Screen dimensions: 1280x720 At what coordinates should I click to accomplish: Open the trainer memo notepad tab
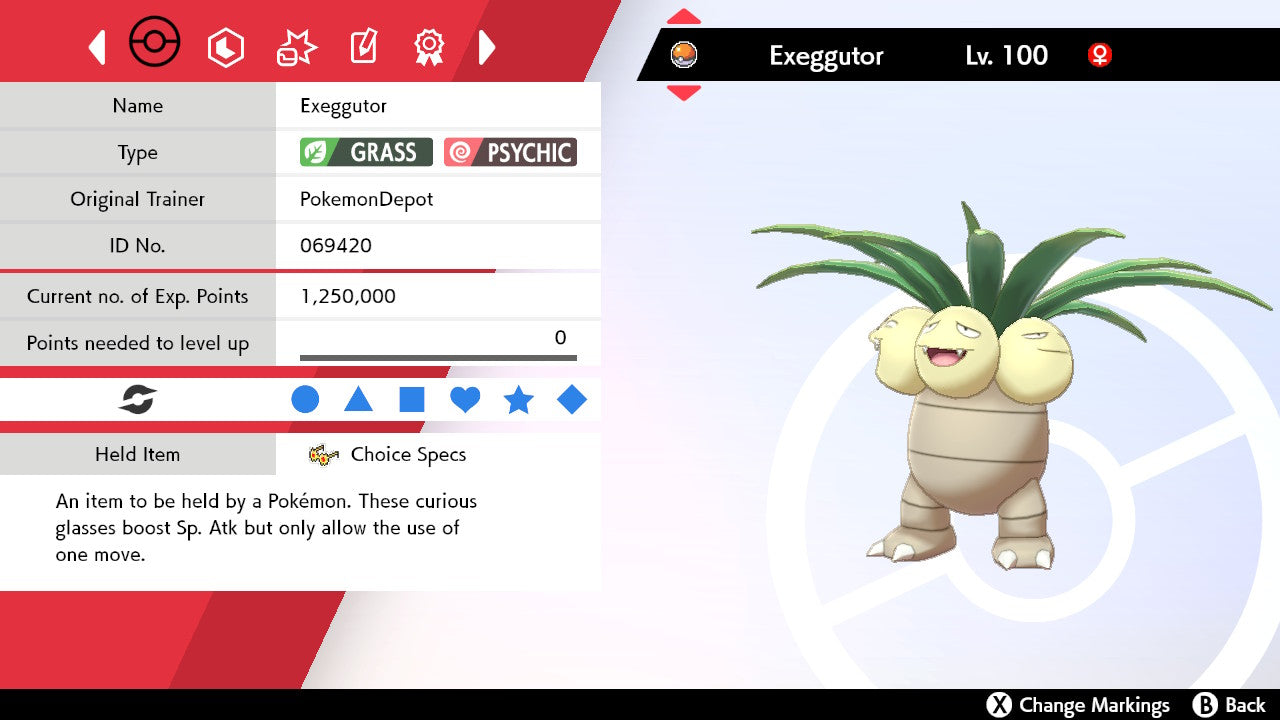click(x=362, y=47)
